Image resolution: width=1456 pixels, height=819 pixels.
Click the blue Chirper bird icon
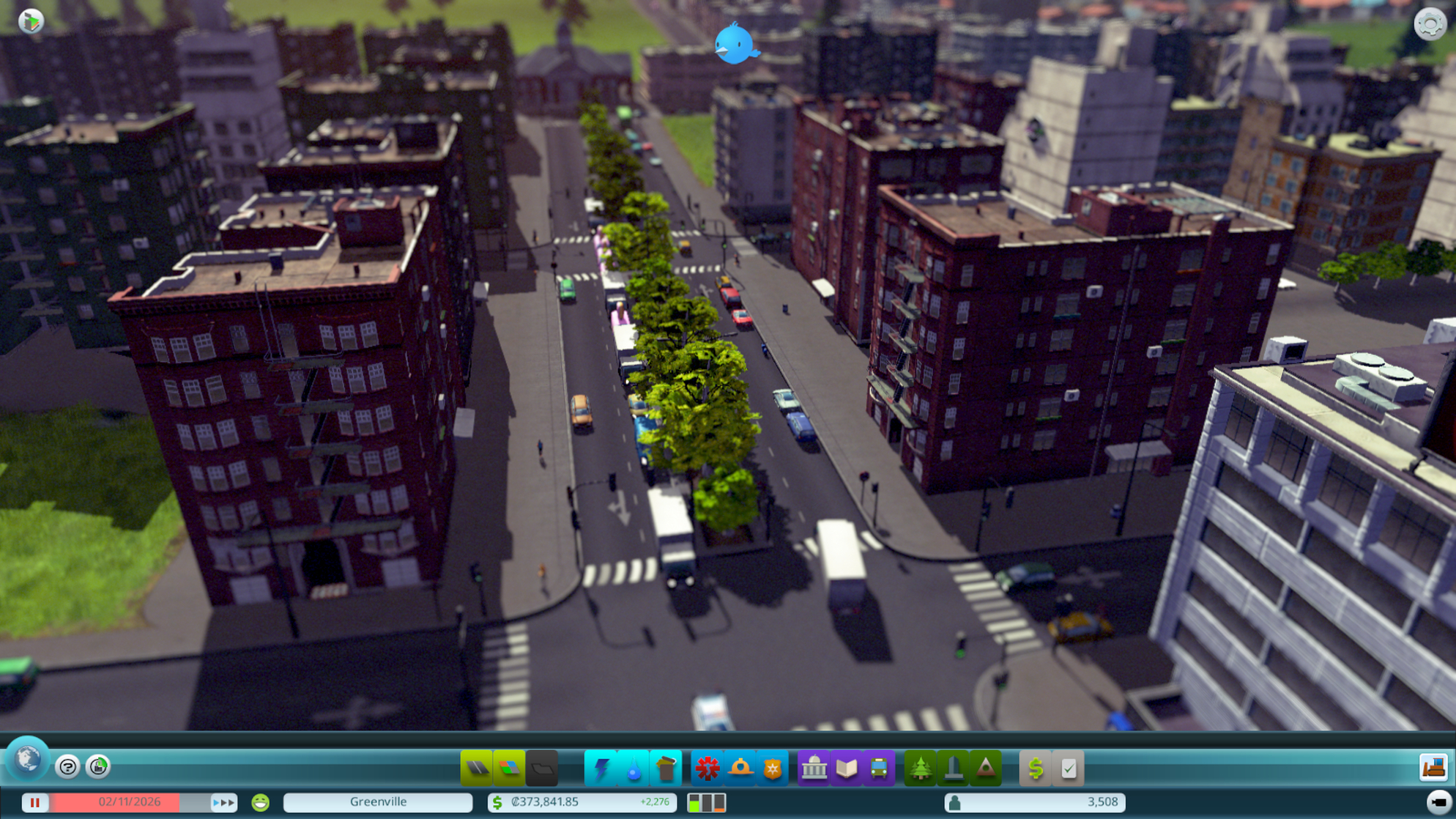[735, 44]
